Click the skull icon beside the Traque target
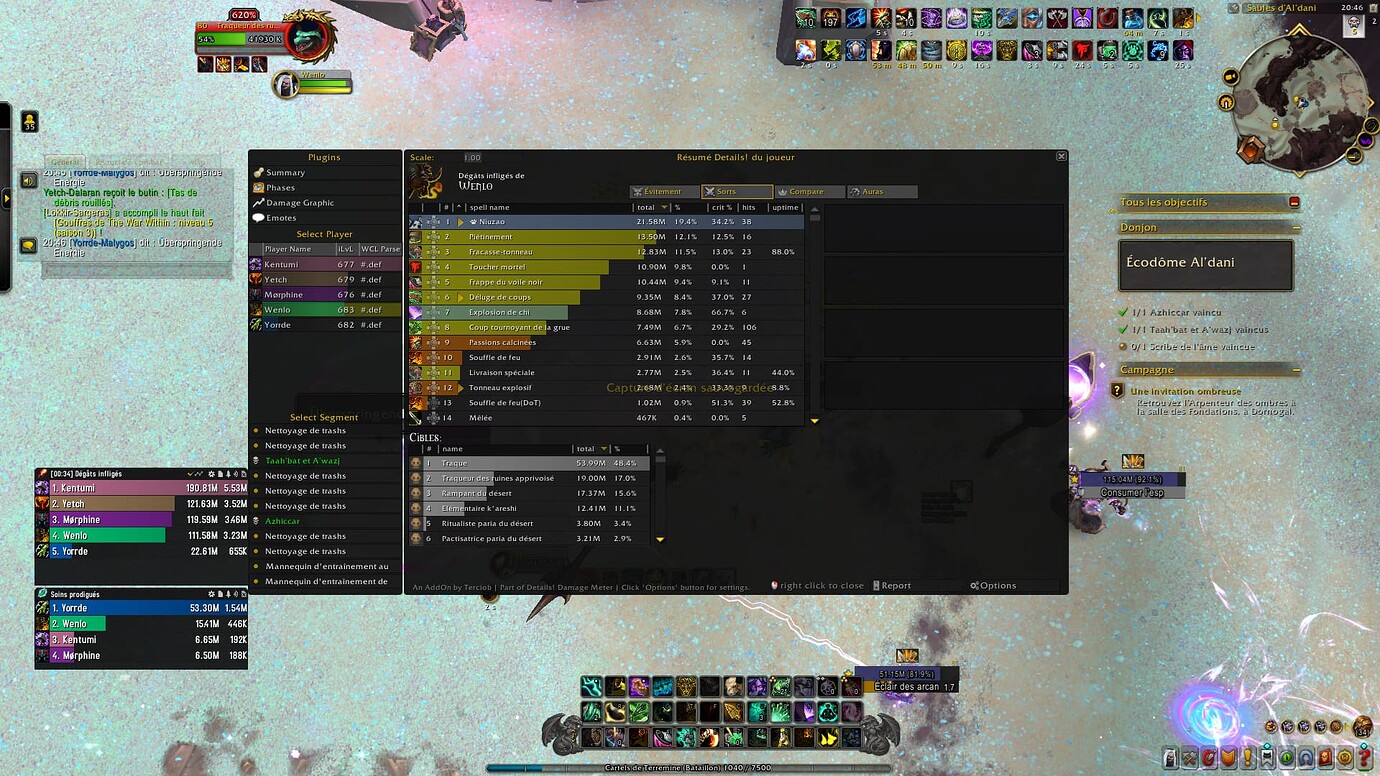1380x776 pixels. (415, 463)
